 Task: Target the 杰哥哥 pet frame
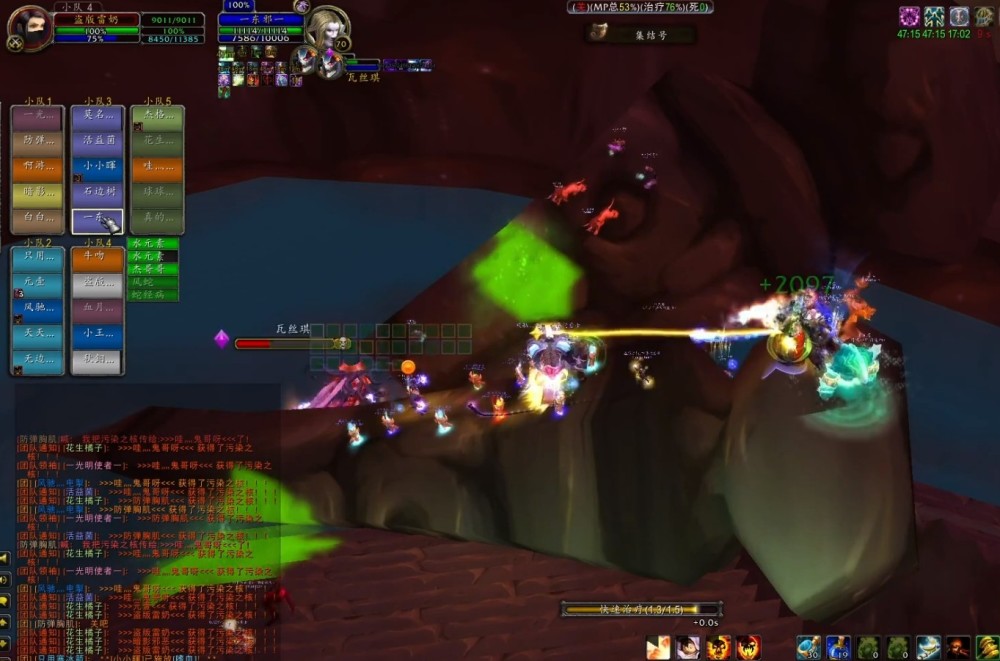tap(155, 270)
